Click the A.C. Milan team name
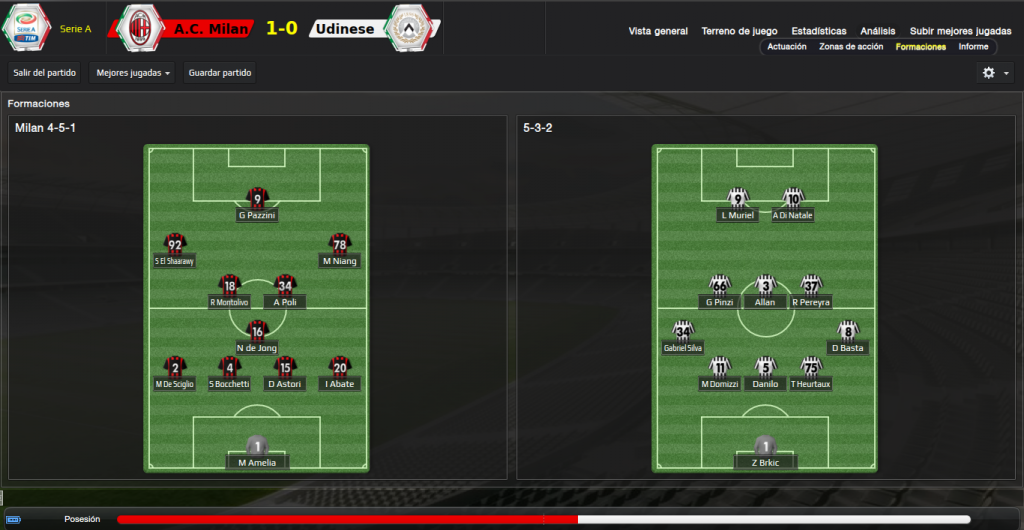1024x530 pixels. (210, 29)
